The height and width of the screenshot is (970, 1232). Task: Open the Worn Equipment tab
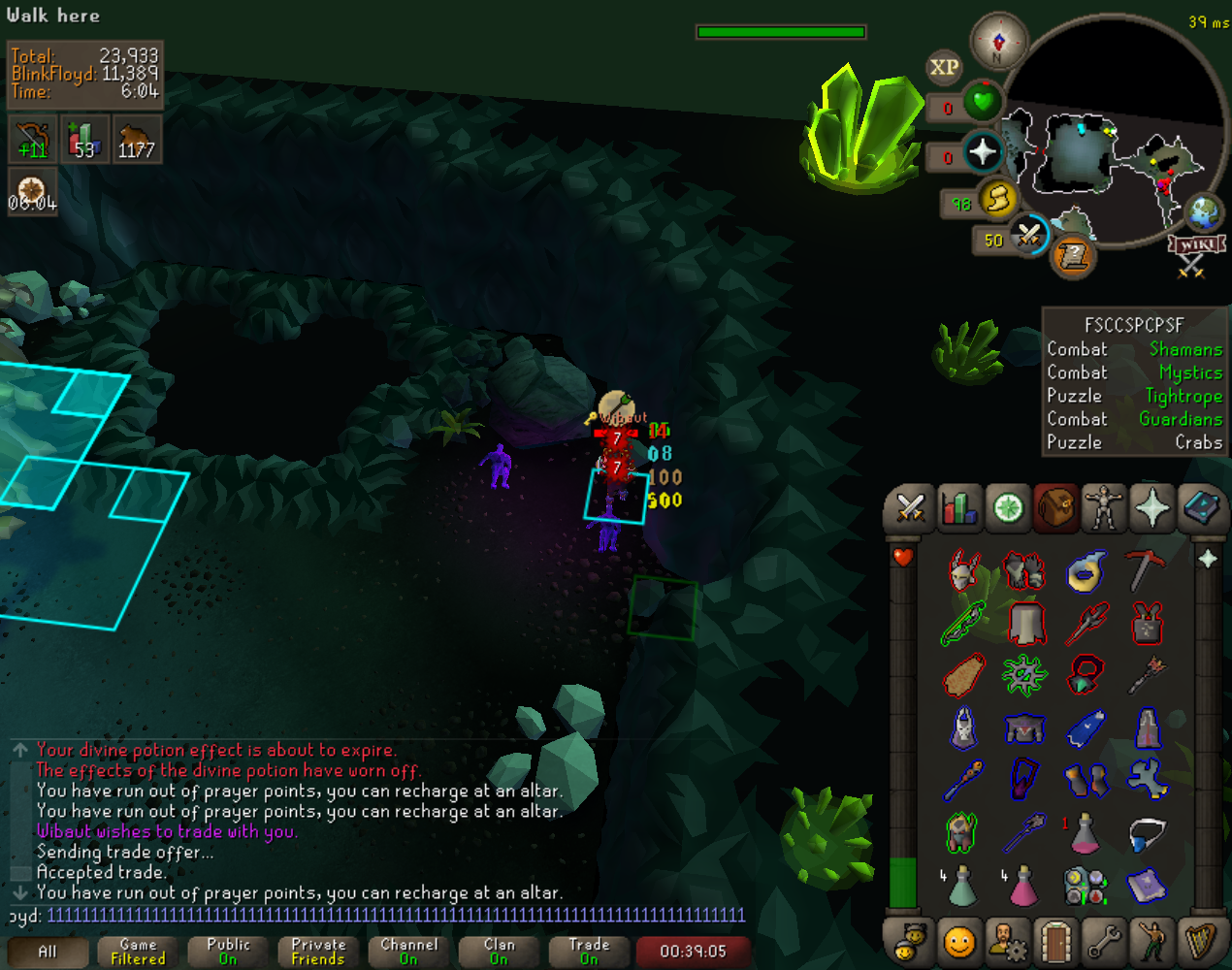coord(1103,507)
